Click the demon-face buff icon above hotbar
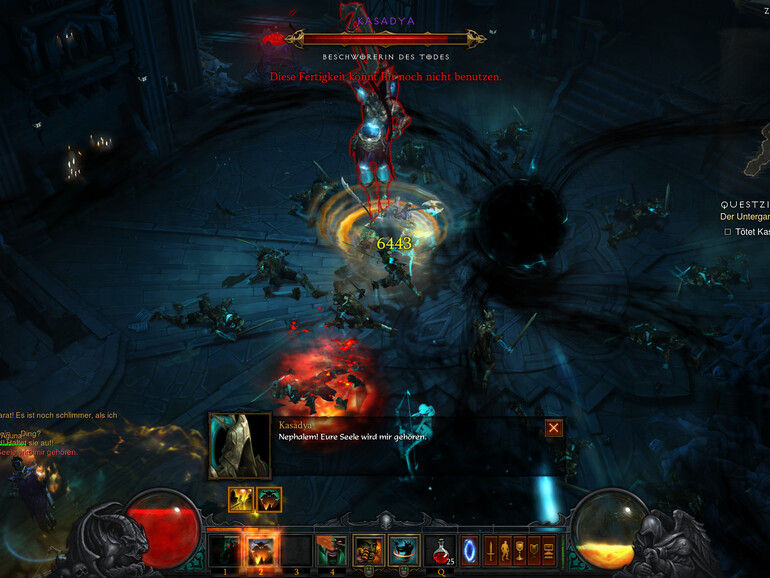 (269, 499)
